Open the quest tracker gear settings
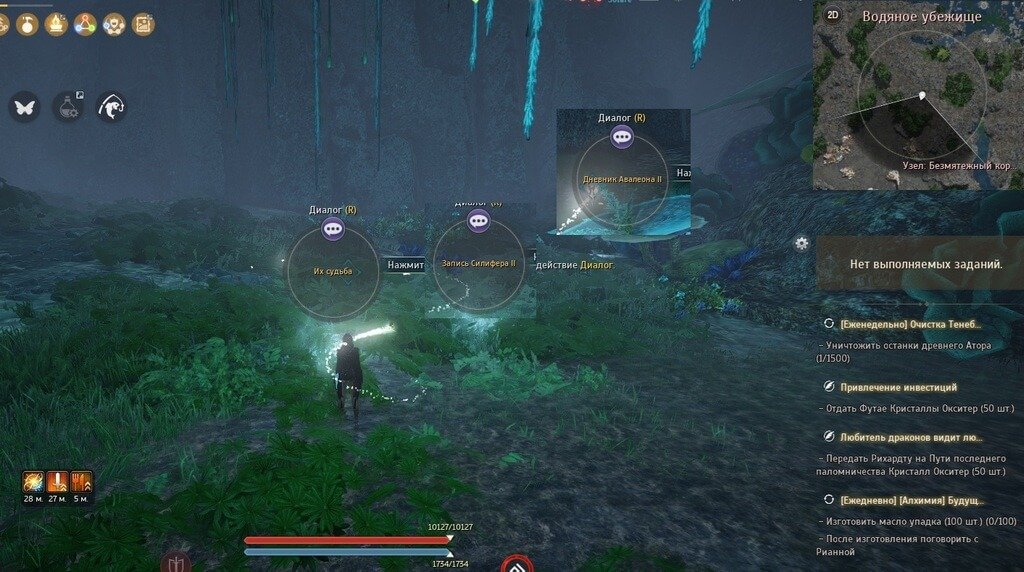The width and height of the screenshot is (1024, 572). (x=801, y=243)
